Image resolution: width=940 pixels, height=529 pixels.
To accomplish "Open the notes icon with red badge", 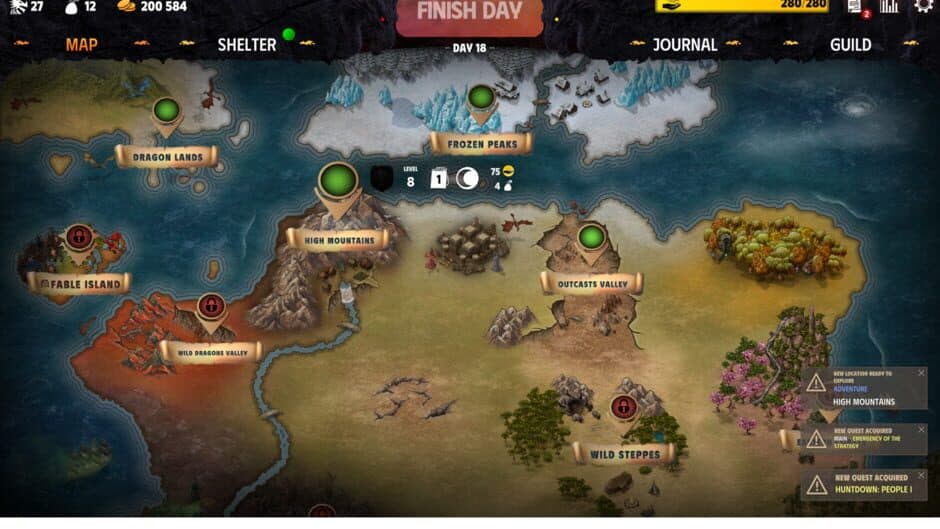I will coord(856,7).
